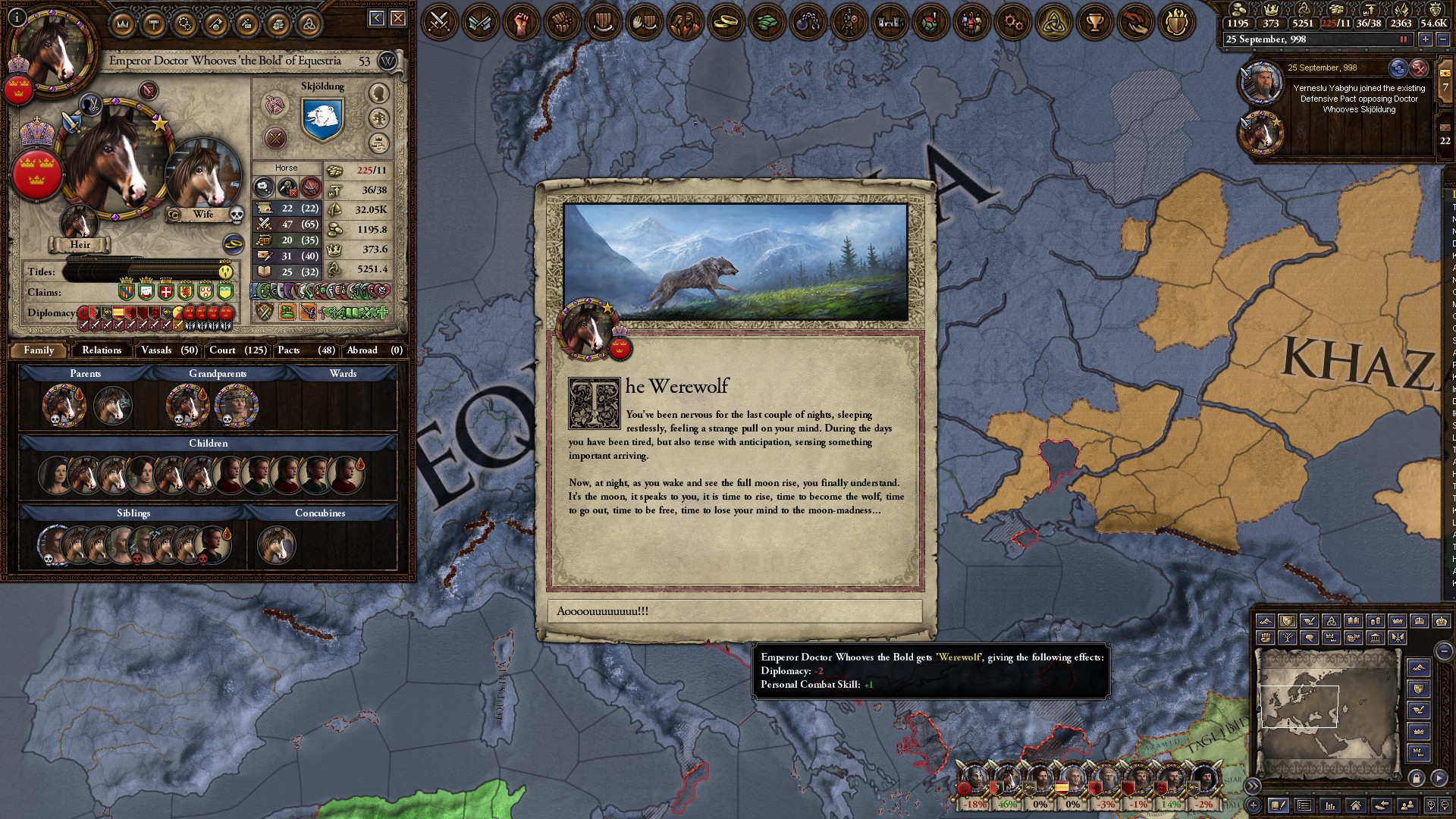
Task: Select the Family tab
Action: (x=39, y=350)
